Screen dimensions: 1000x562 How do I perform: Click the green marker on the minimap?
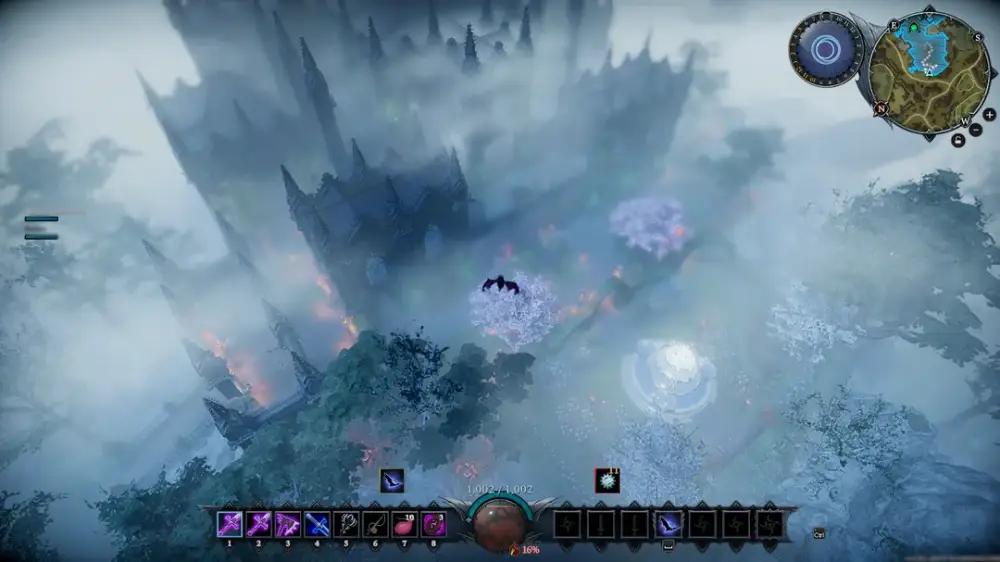(911, 27)
